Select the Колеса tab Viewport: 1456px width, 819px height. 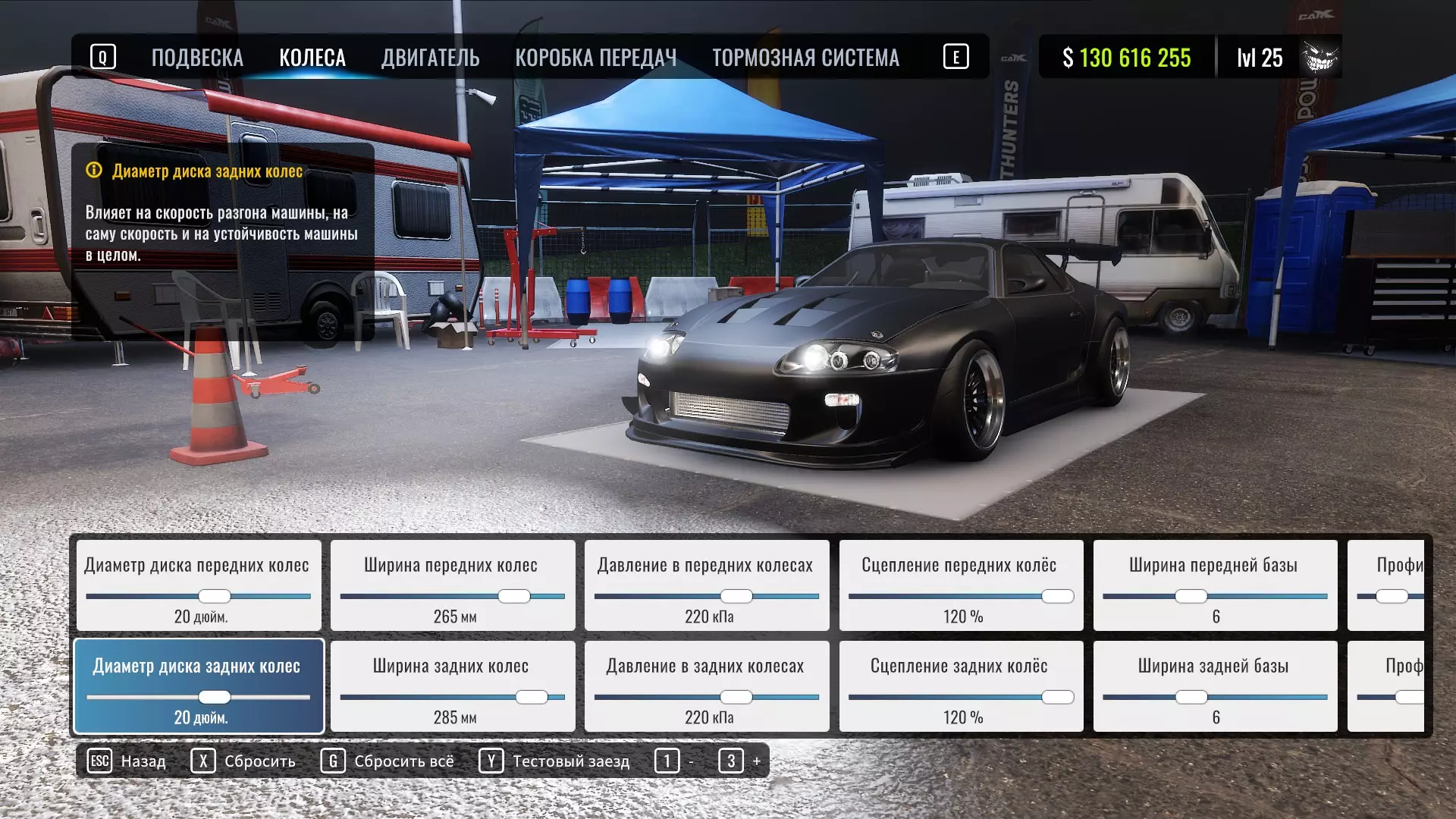tap(312, 58)
